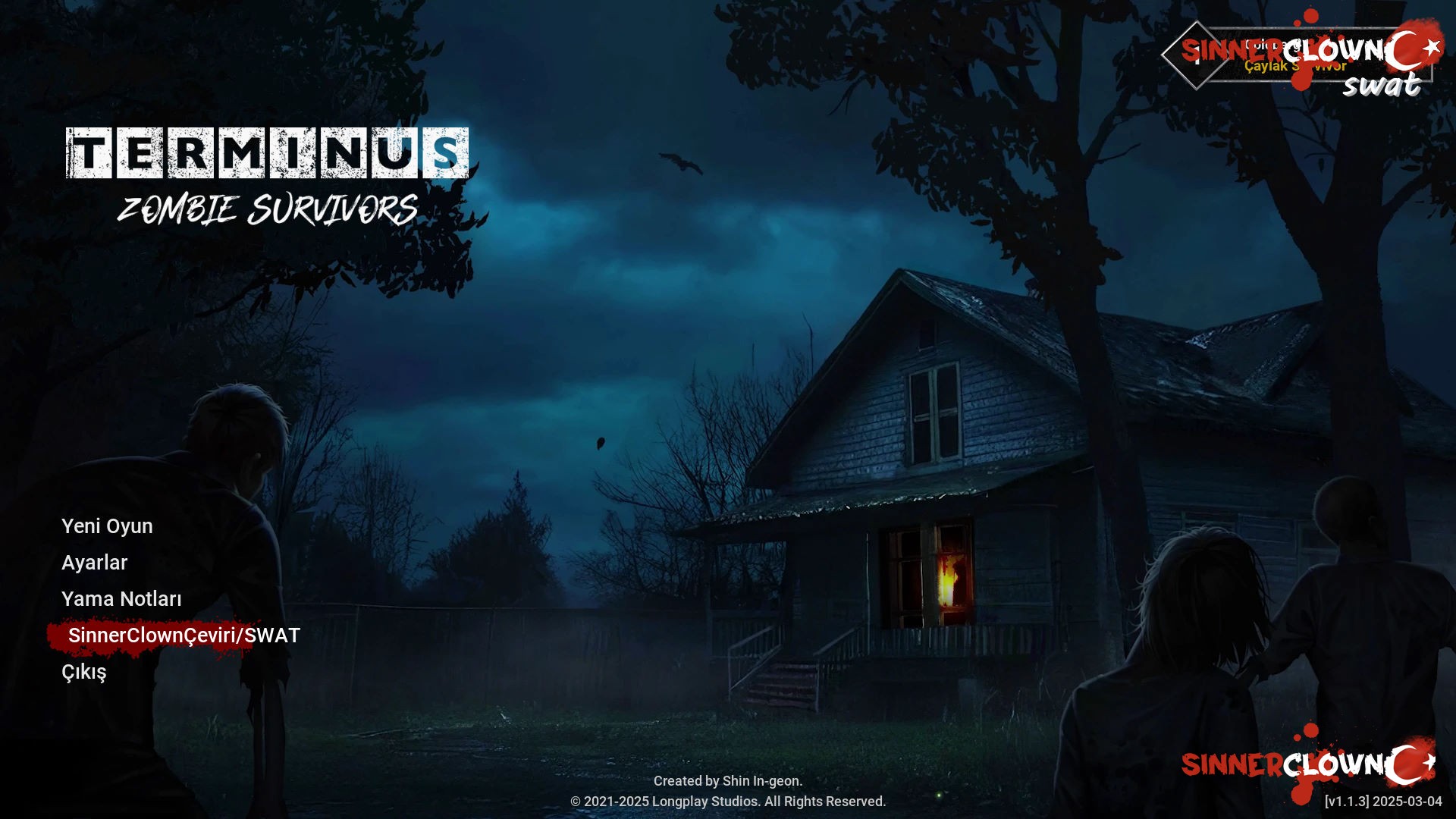Image resolution: width=1456 pixels, height=819 pixels.
Task: View the Yama Notları patch notes
Action: 122,599
